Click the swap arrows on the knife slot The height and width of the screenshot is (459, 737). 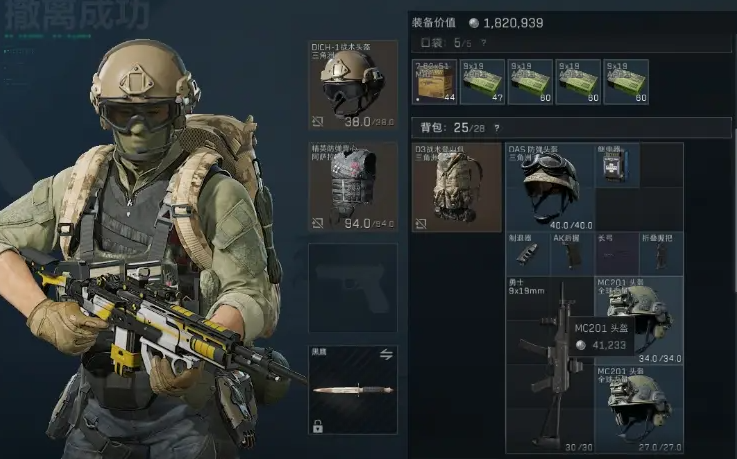tap(385, 354)
